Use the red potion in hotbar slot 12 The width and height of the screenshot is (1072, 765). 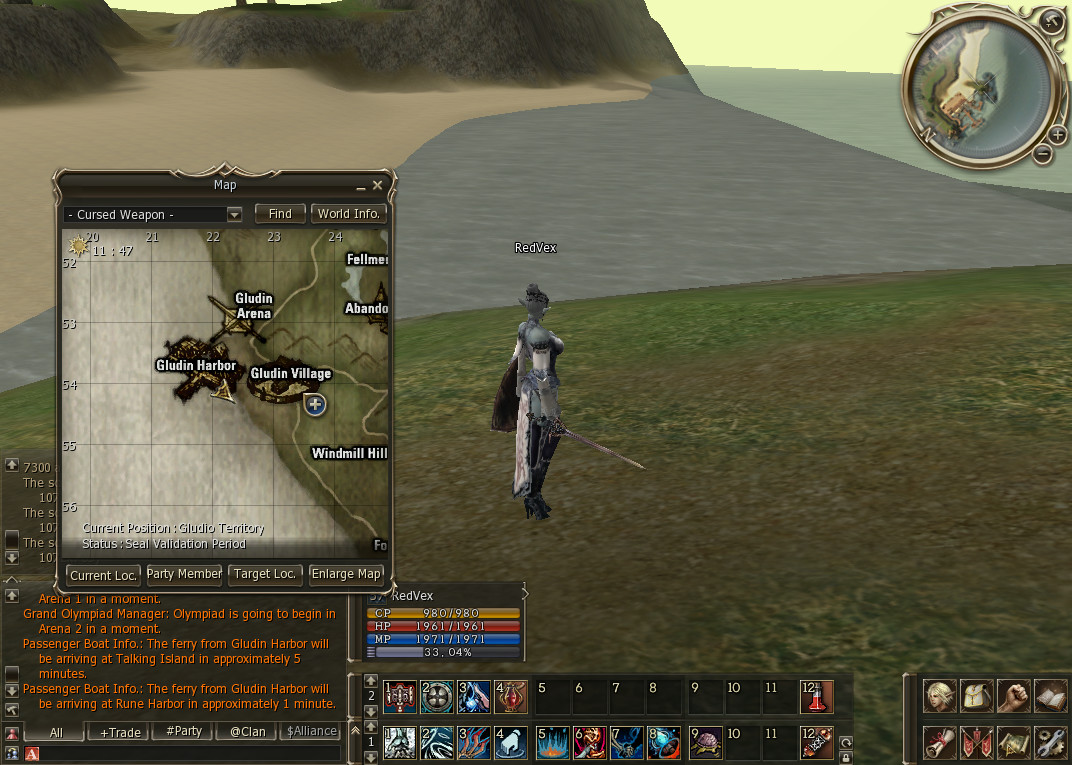(816, 697)
